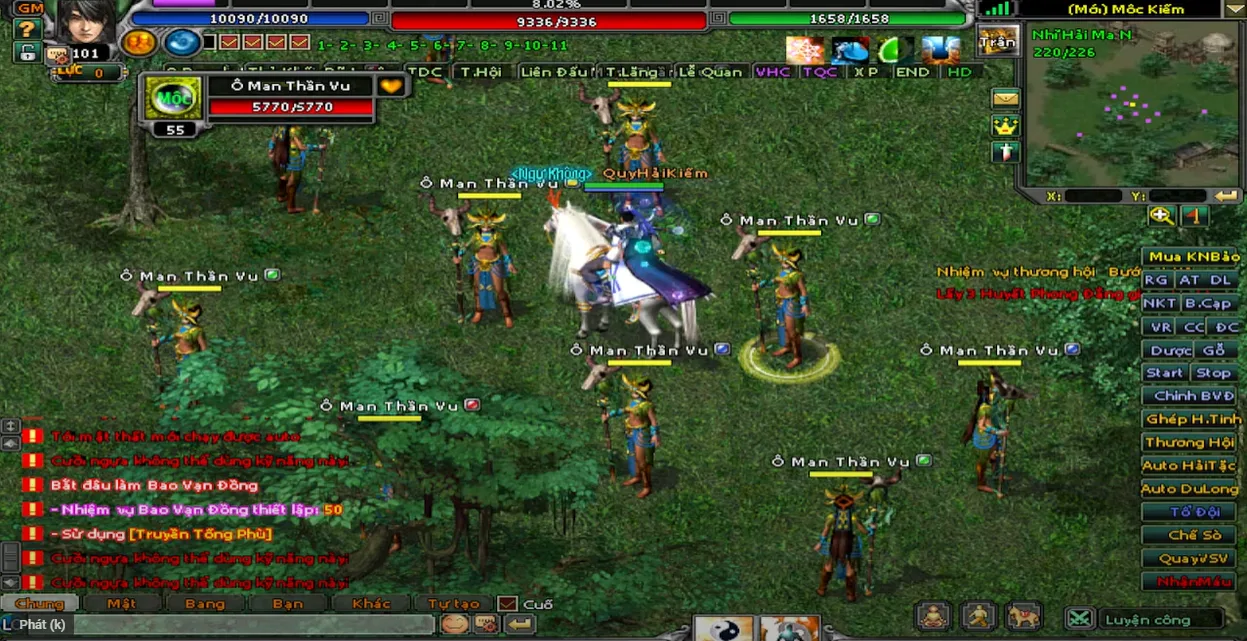This screenshot has height=641, width=1247.
Task: Switch to the Bang chat tab
Action: pos(205,604)
